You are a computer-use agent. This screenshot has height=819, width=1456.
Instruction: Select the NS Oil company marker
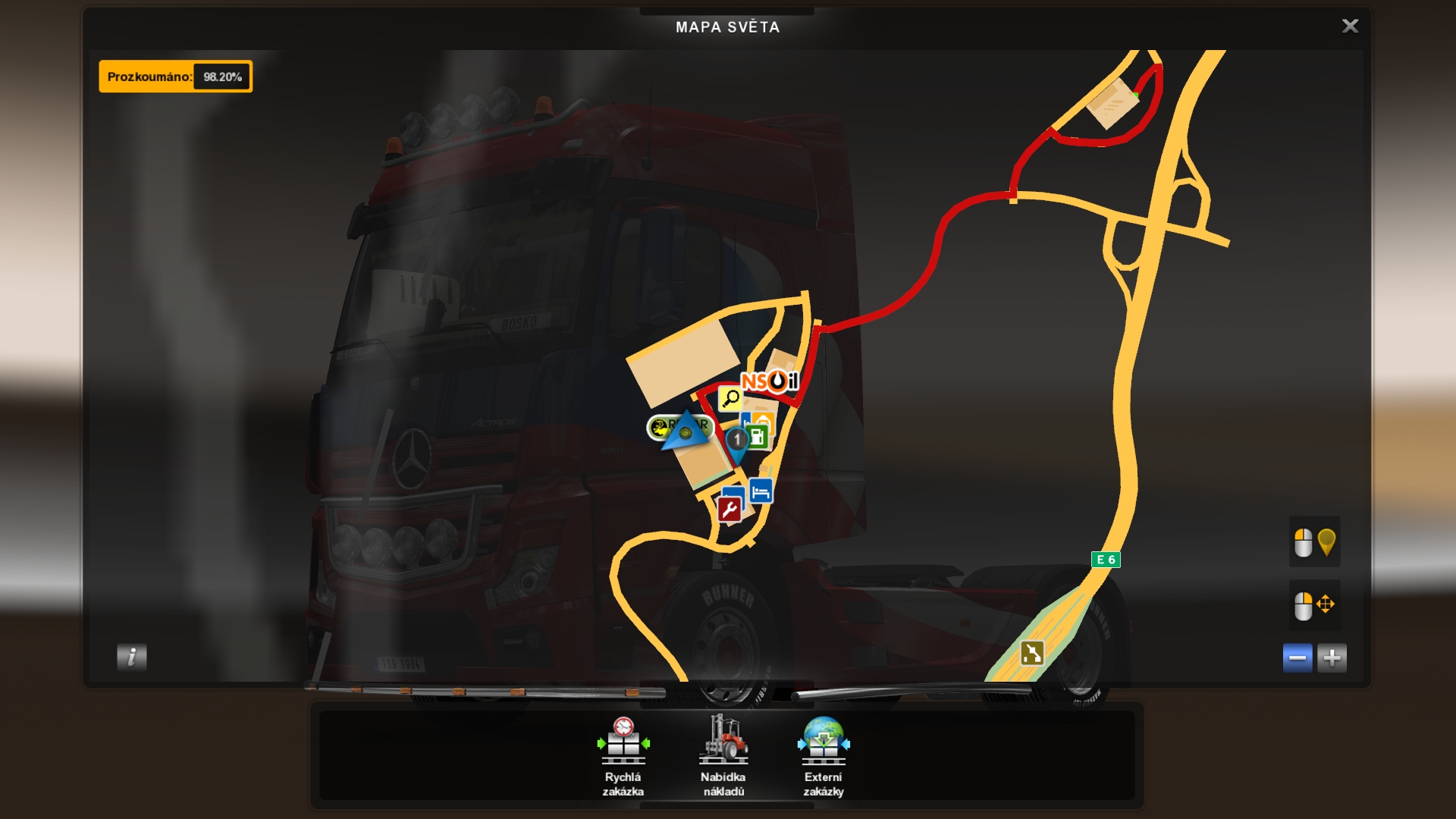(769, 381)
